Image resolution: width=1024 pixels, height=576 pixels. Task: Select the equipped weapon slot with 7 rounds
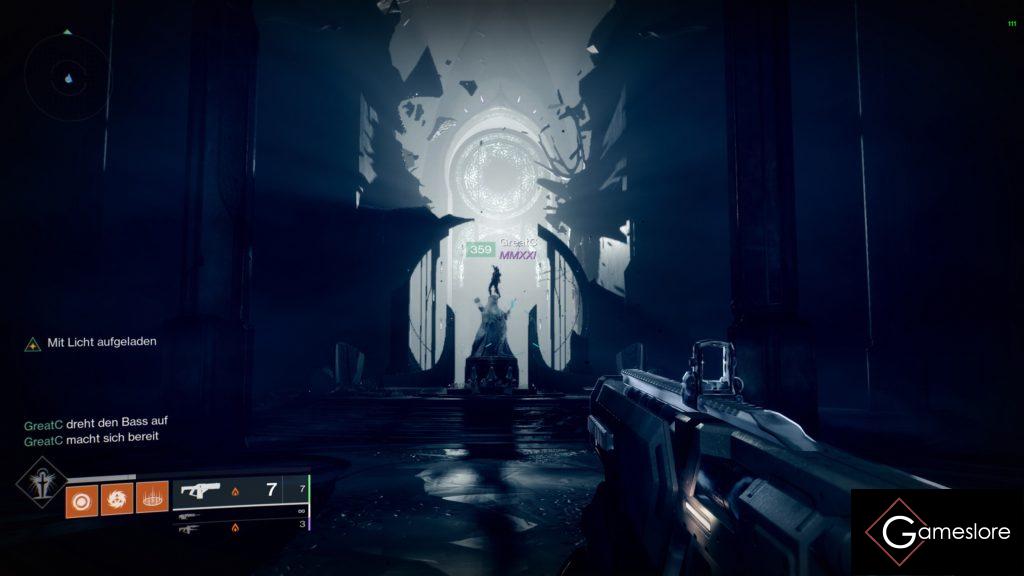240,491
